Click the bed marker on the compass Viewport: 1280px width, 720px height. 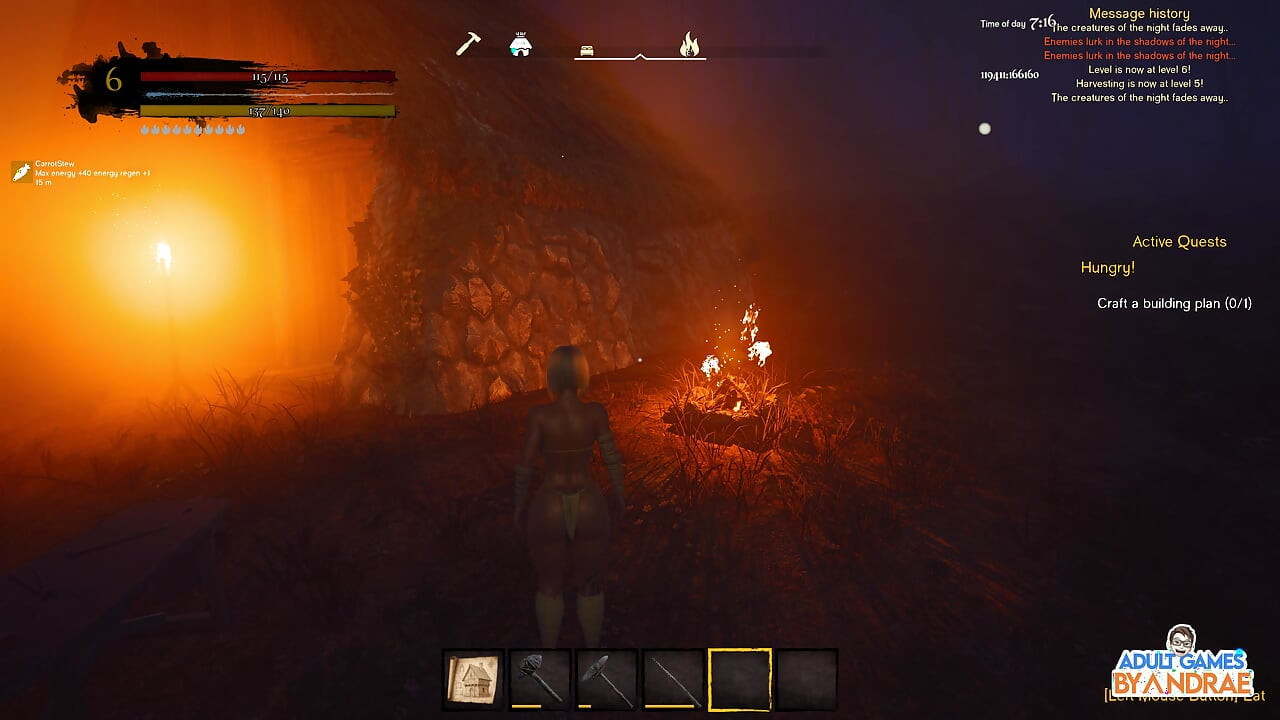click(587, 50)
